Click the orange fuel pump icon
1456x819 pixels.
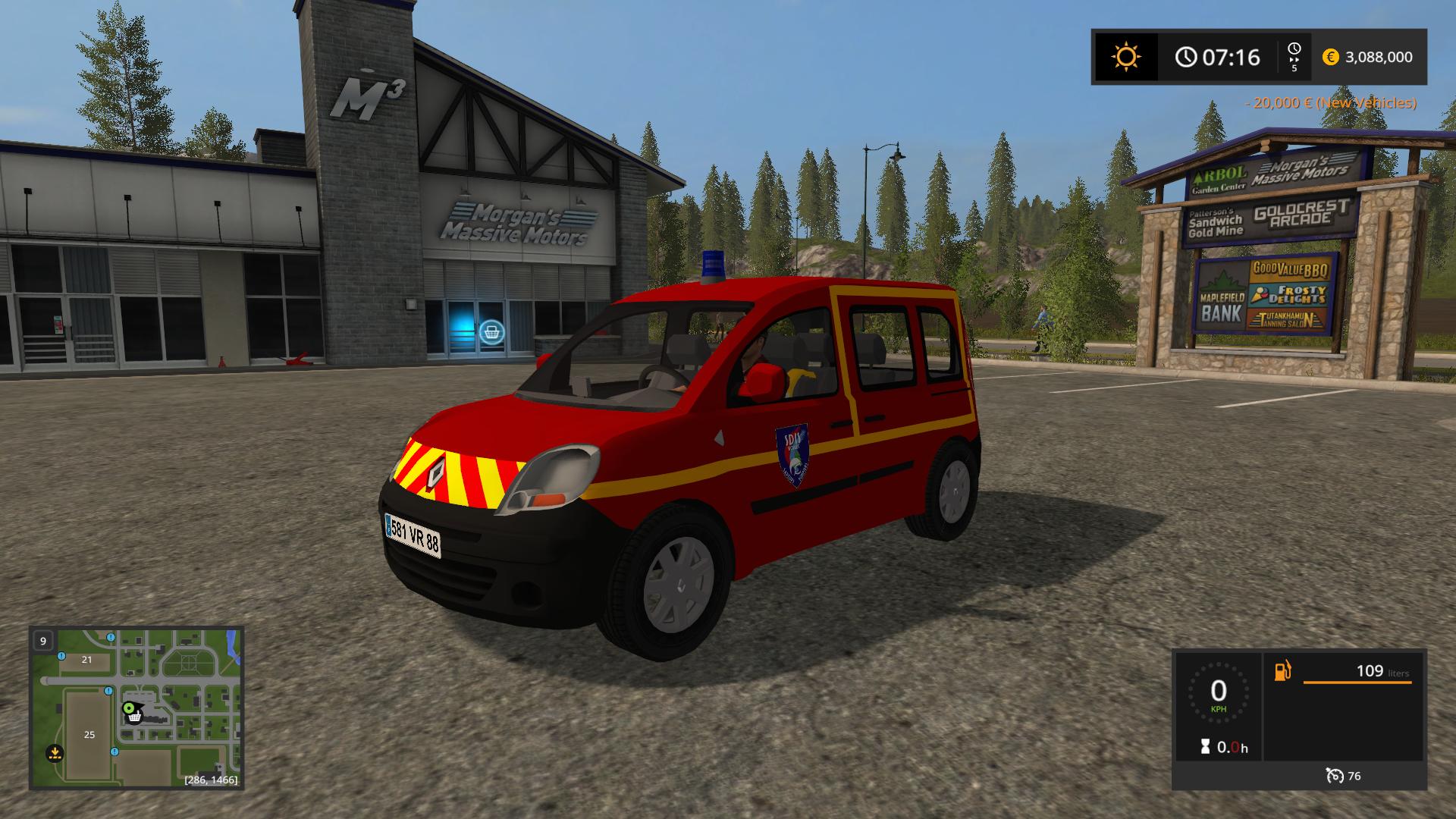[1282, 671]
